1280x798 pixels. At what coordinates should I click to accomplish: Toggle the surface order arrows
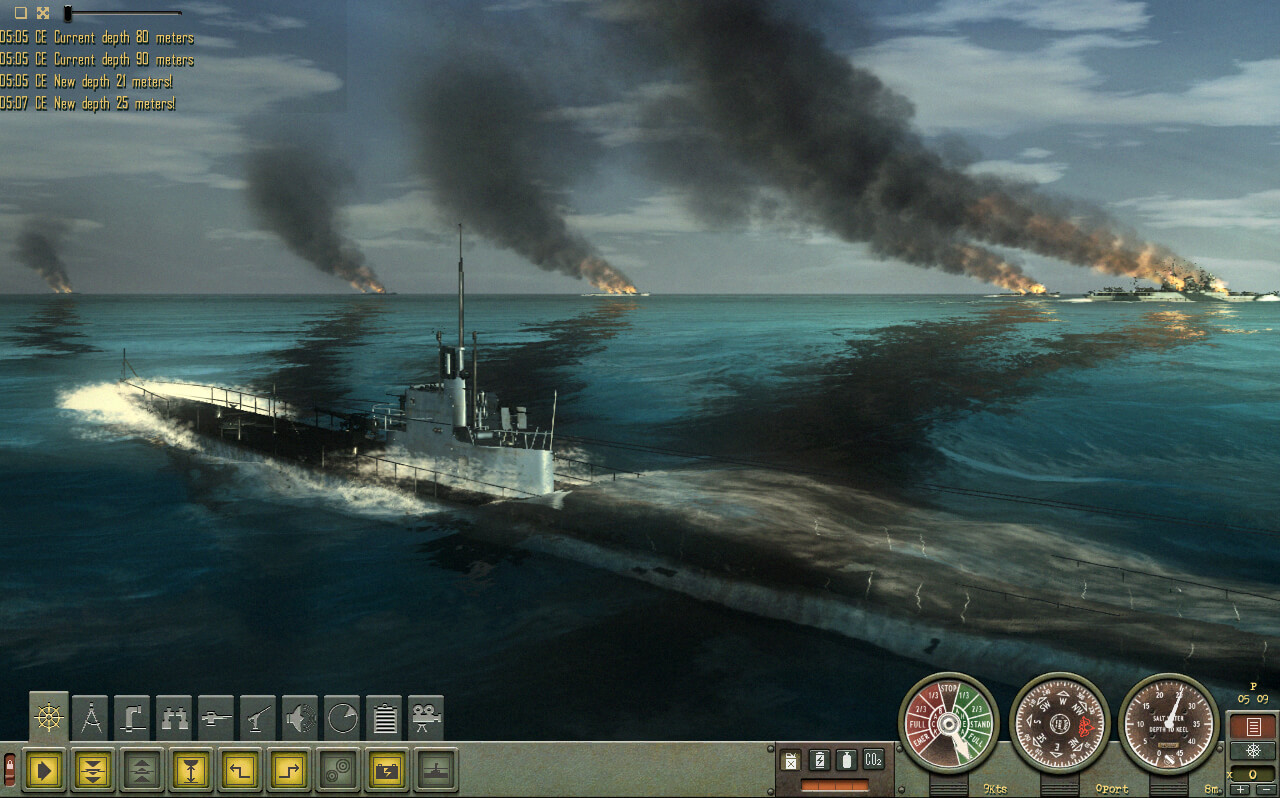pyautogui.click(x=140, y=769)
